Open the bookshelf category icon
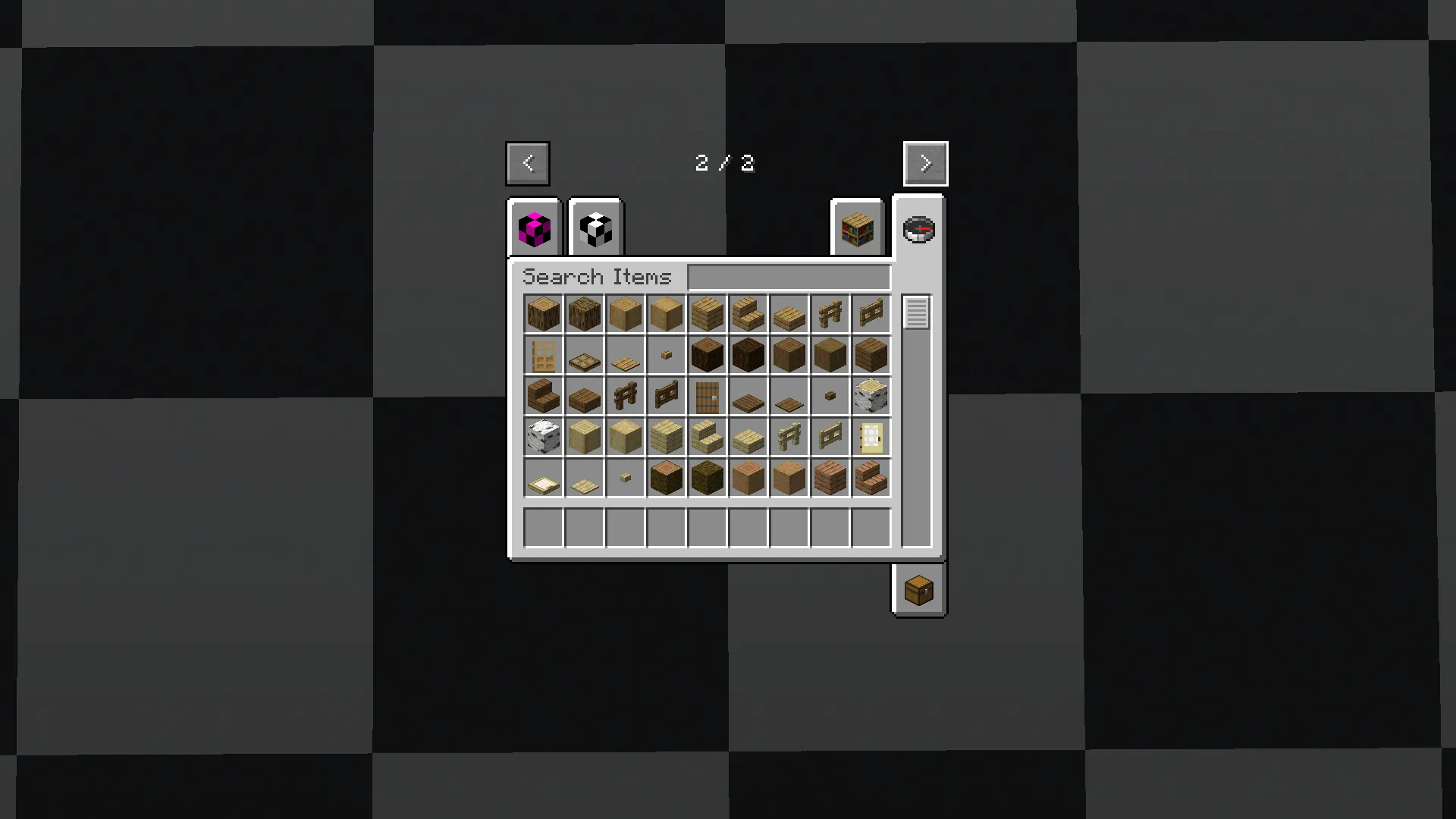 [x=856, y=228]
